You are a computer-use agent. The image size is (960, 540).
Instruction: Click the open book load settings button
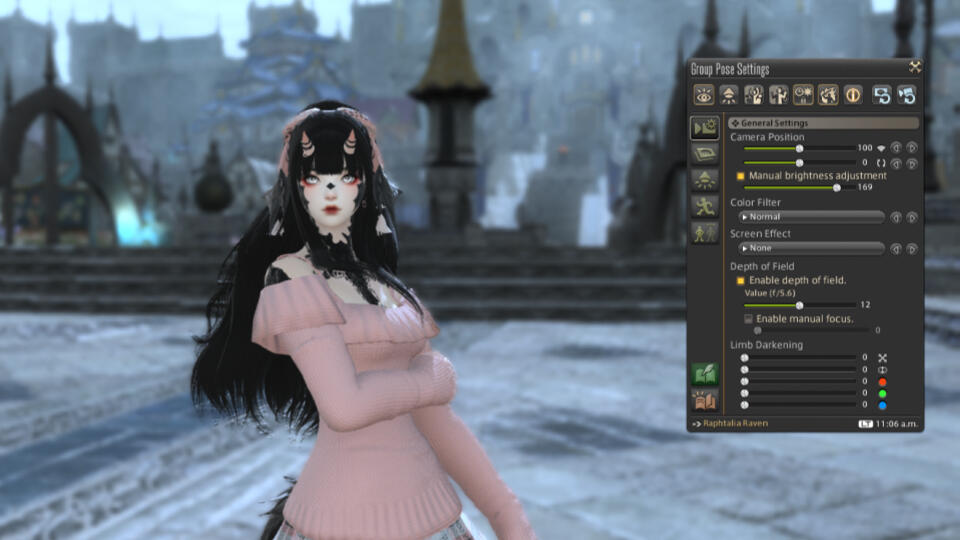(x=704, y=400)
